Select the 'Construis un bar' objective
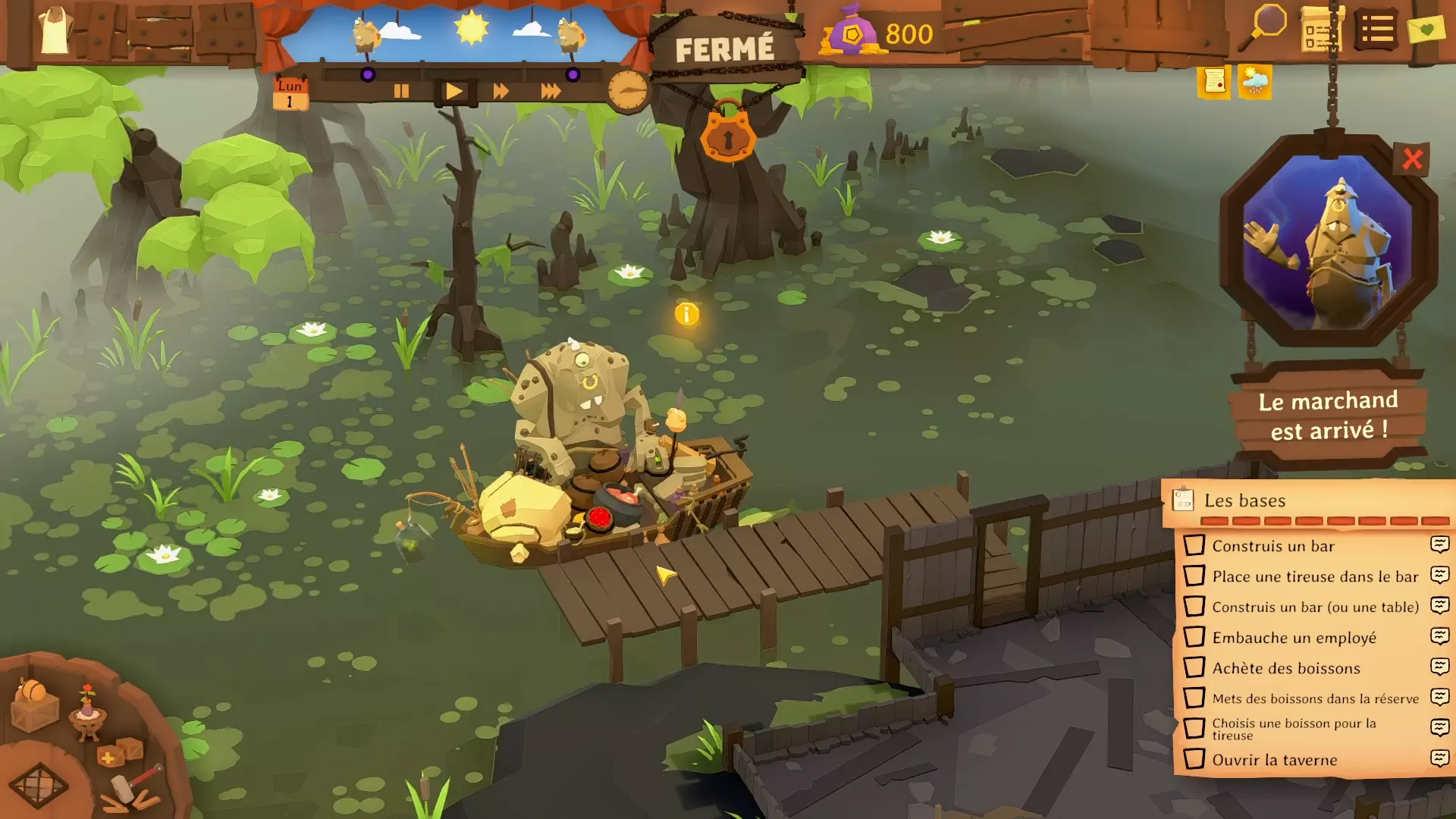This screenshot has height=819, width=1456. tap(1272, 546)
